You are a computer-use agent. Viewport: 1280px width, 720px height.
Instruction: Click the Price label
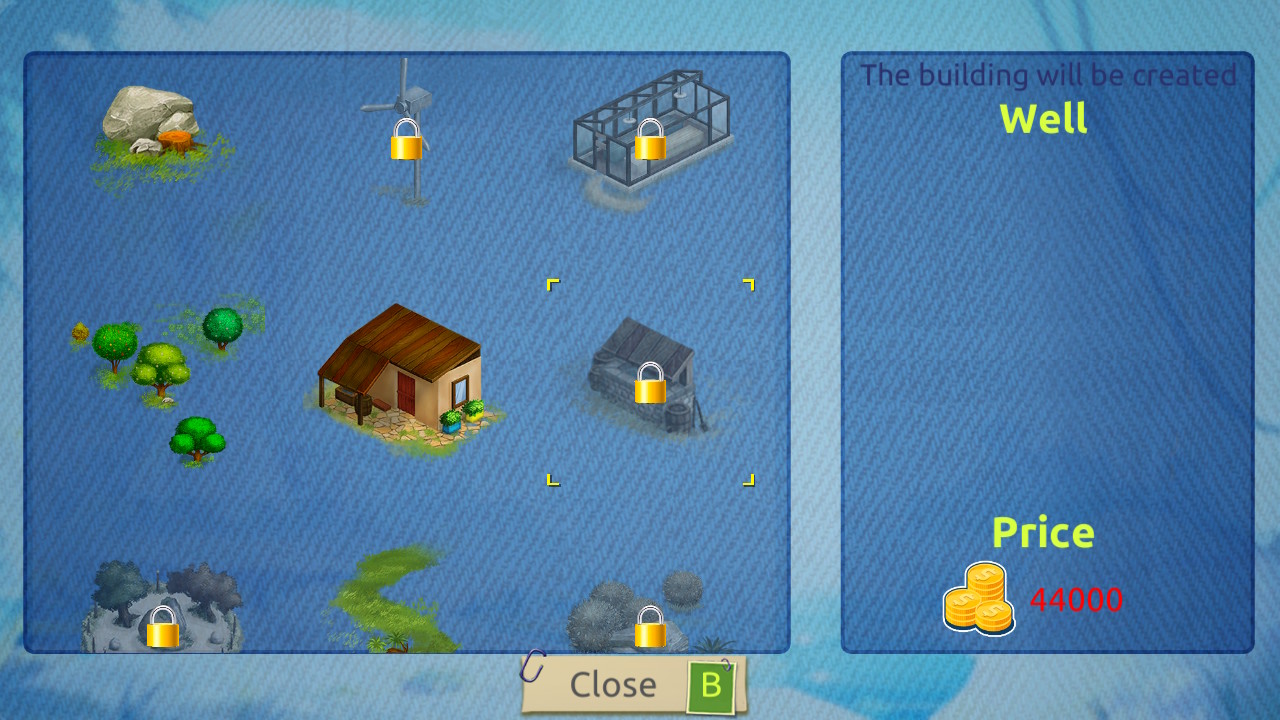coord(1044,533)
